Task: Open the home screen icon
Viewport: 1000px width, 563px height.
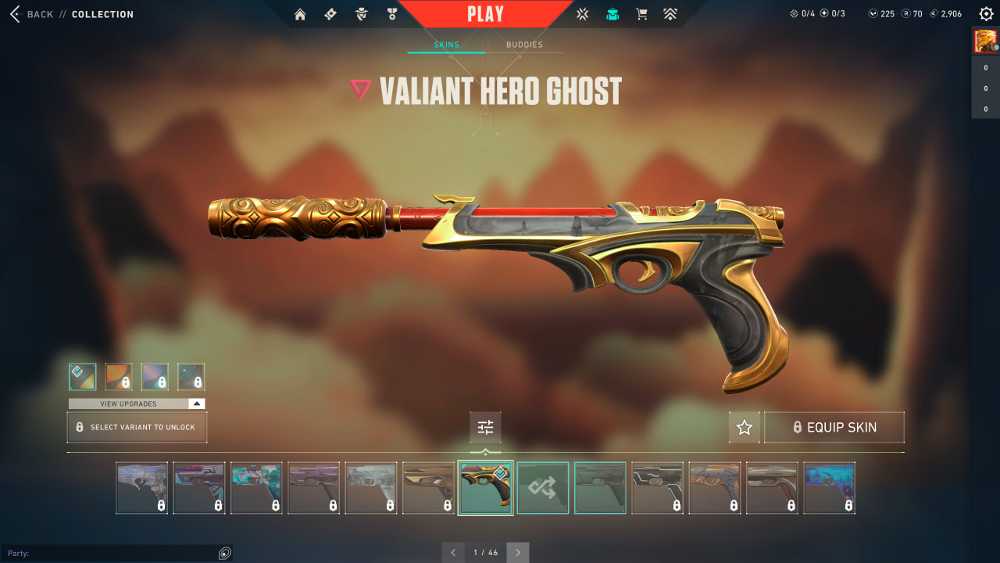Action: [x=300, y=14]
